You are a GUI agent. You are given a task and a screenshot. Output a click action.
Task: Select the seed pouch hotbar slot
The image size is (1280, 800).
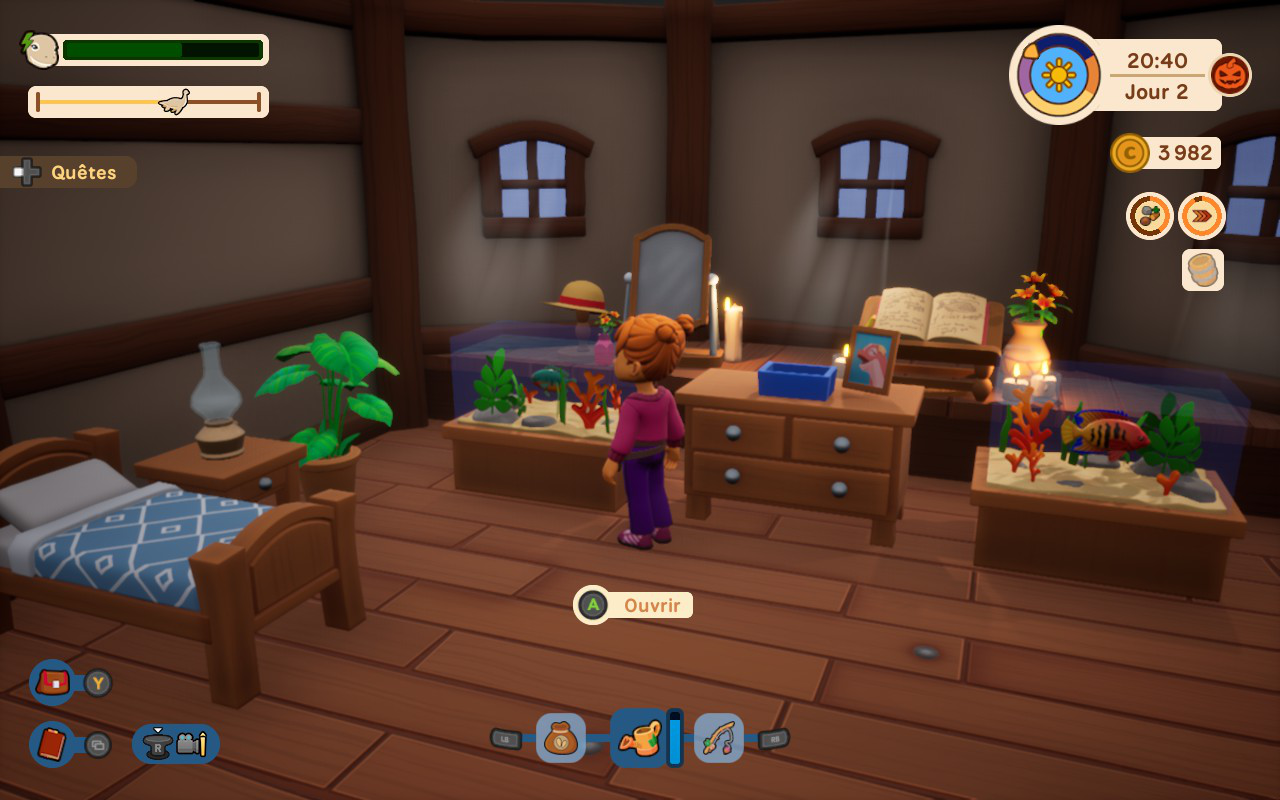click(x=560, y=738)
